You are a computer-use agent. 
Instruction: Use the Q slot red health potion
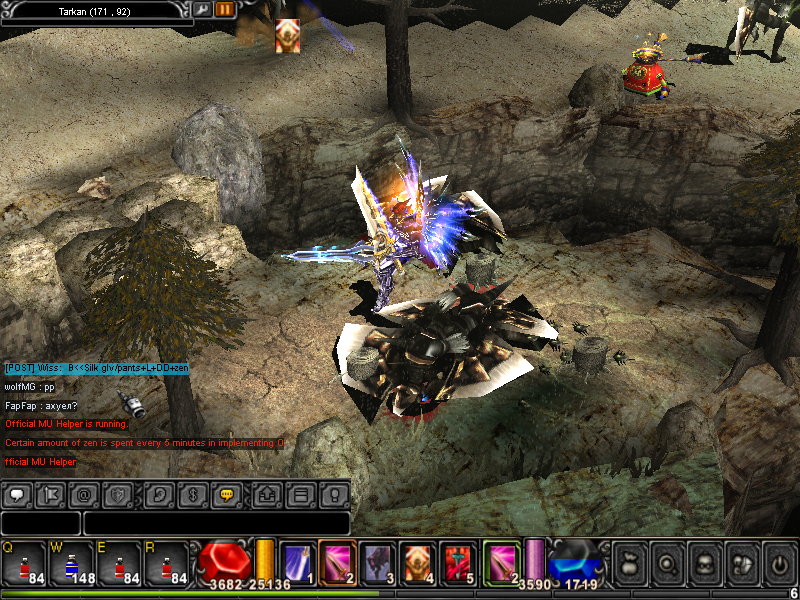[24, 564]
